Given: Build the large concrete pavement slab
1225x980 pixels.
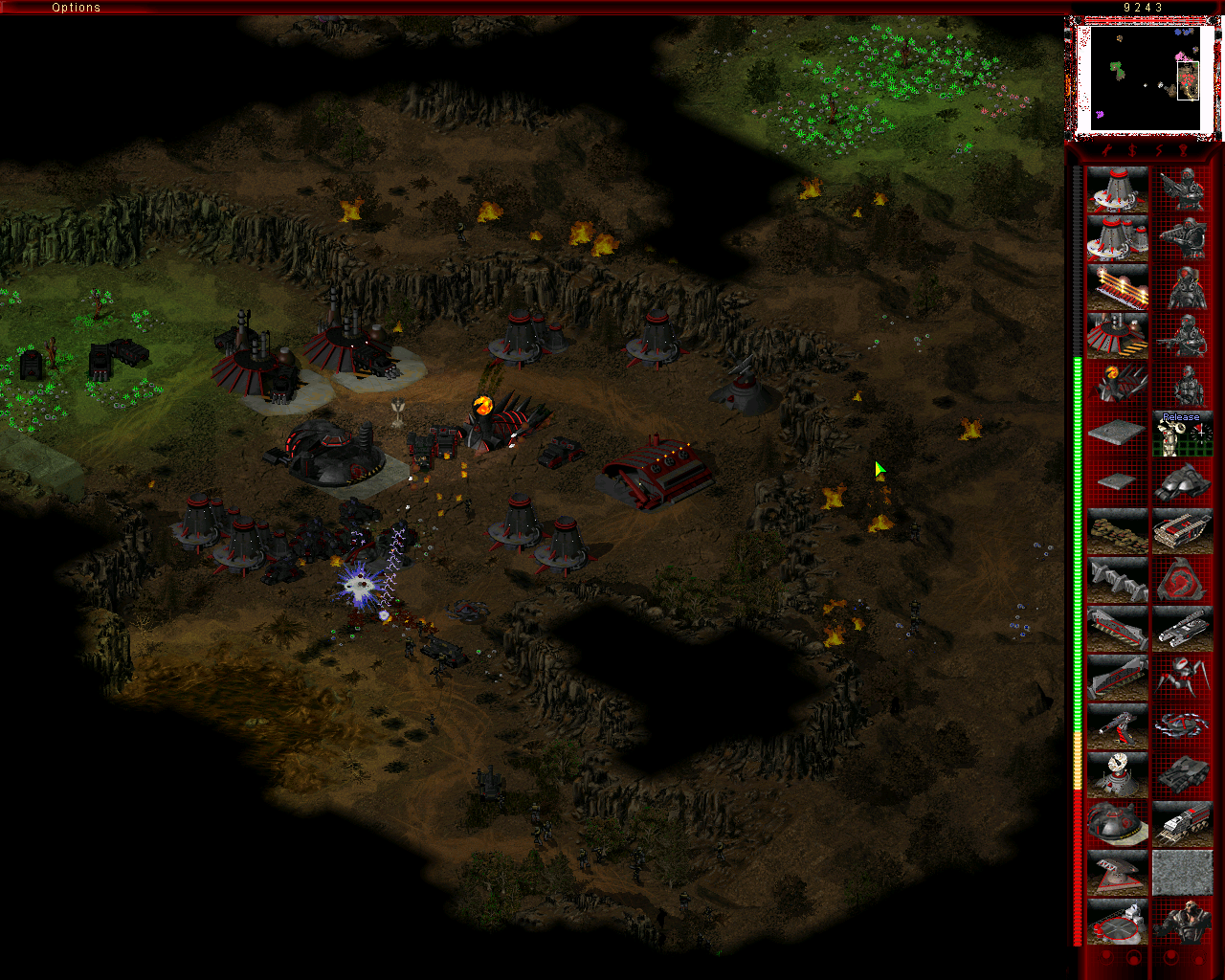Looking at the screenshot, I should point(1117,434).
